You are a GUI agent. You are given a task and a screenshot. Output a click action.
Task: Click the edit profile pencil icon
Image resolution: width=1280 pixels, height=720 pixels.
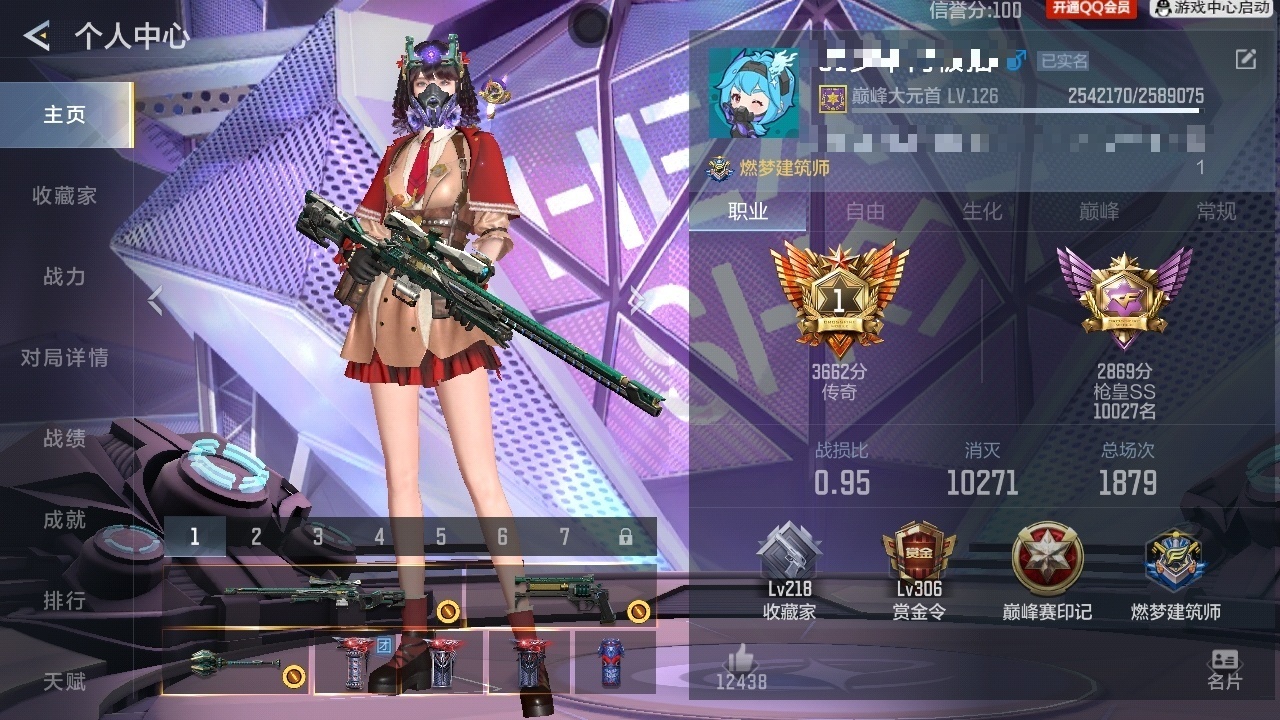coord(1245,60)
